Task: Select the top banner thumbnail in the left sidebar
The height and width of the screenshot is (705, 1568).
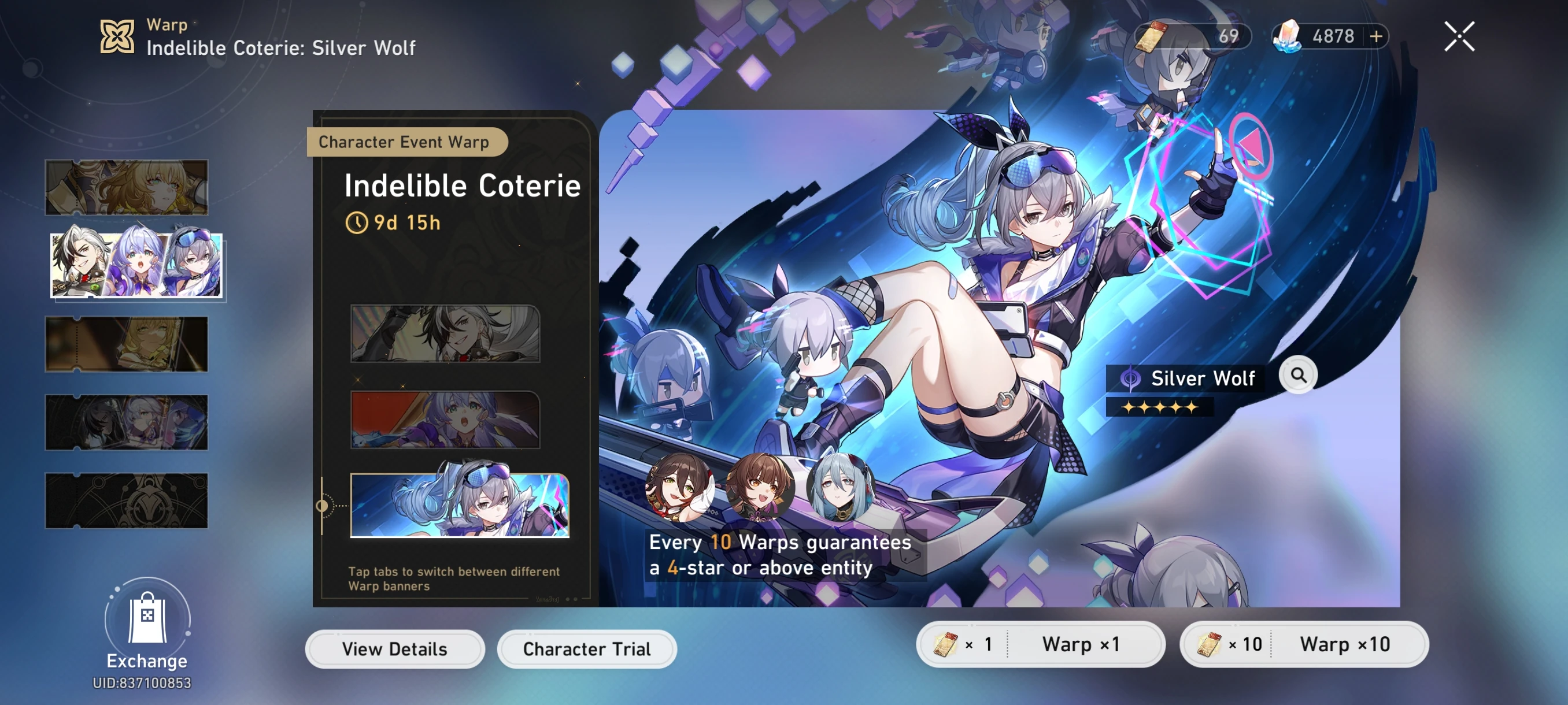Action: click(127, 187)
